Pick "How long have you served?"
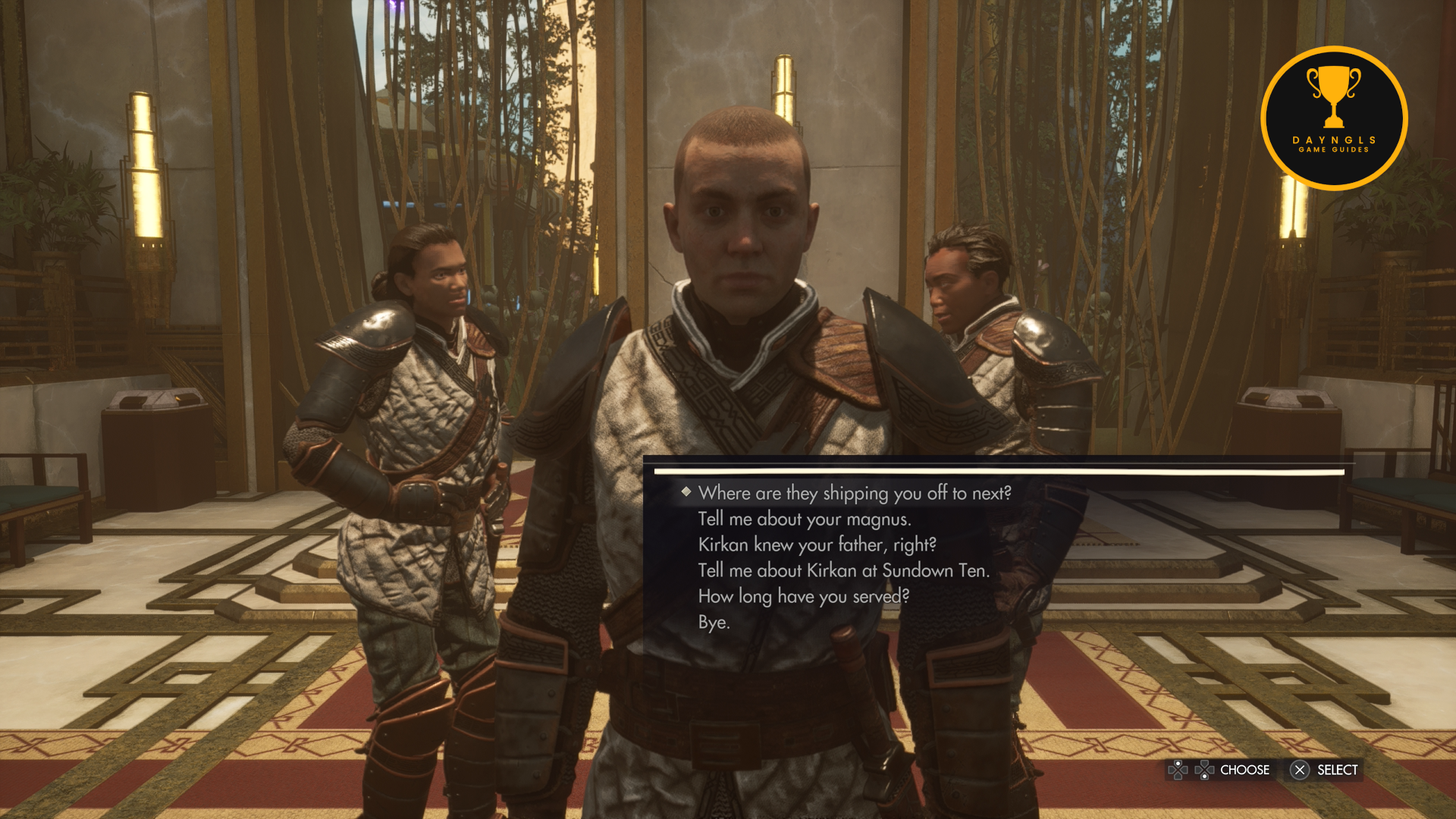The width and height of the screenshot is (1456, 819). click(x=803, y=597)
